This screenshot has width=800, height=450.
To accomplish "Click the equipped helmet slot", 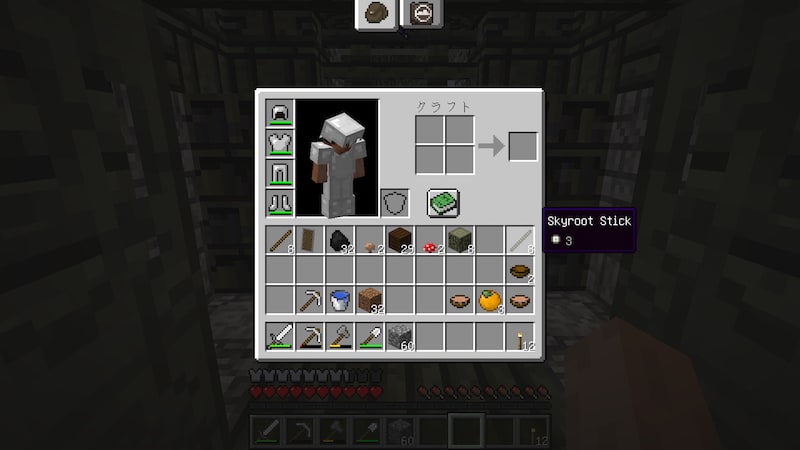I will 279,114.
